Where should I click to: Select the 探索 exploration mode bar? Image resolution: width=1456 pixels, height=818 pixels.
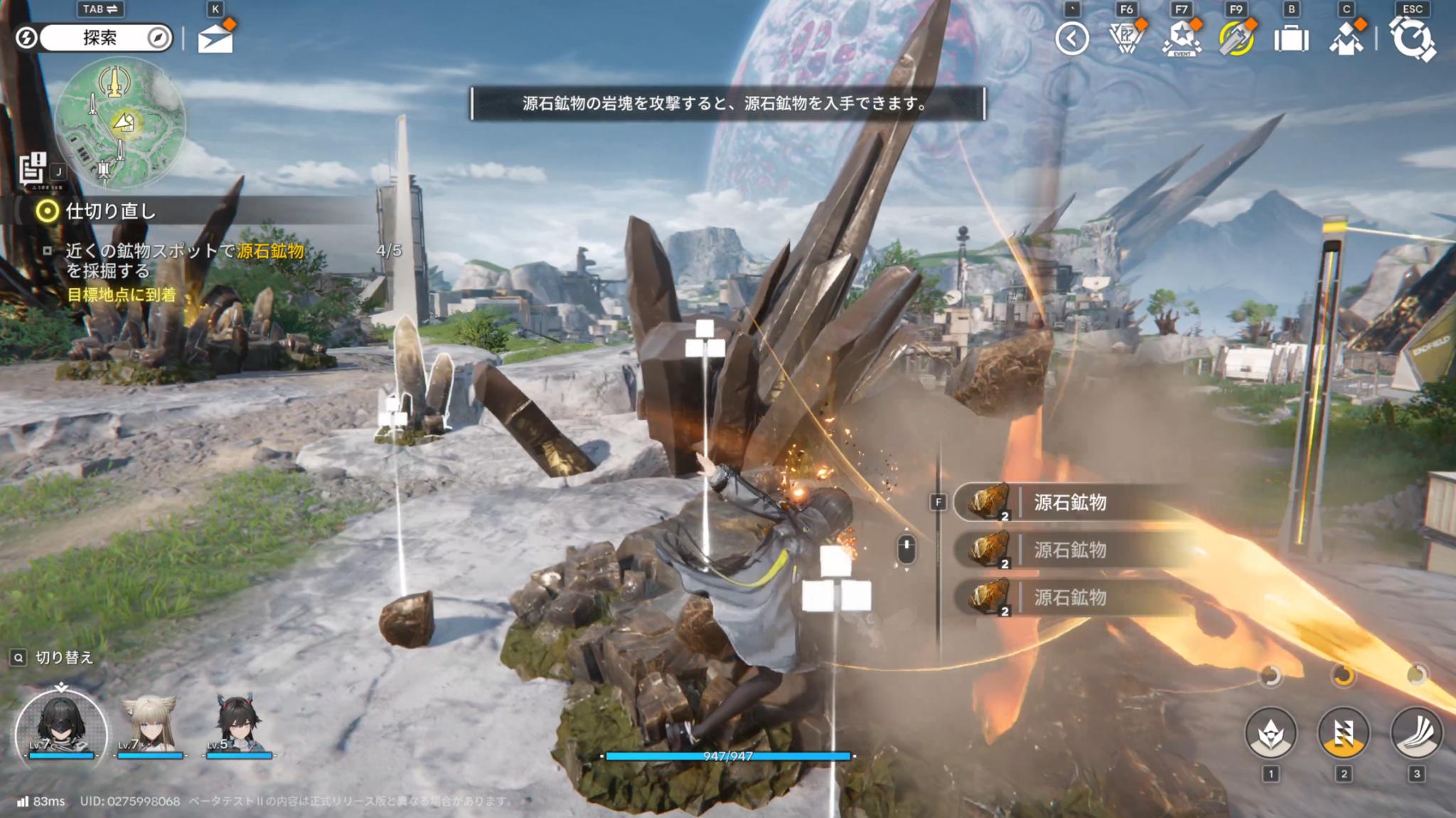105,37
